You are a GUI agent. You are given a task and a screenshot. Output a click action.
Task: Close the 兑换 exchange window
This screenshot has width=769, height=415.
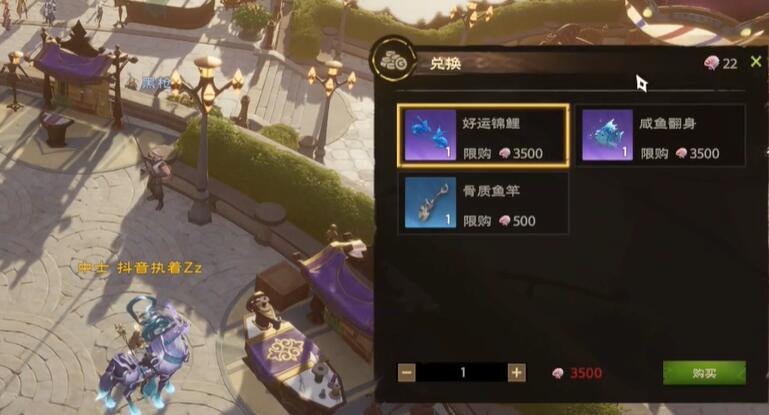coord(756,62)
